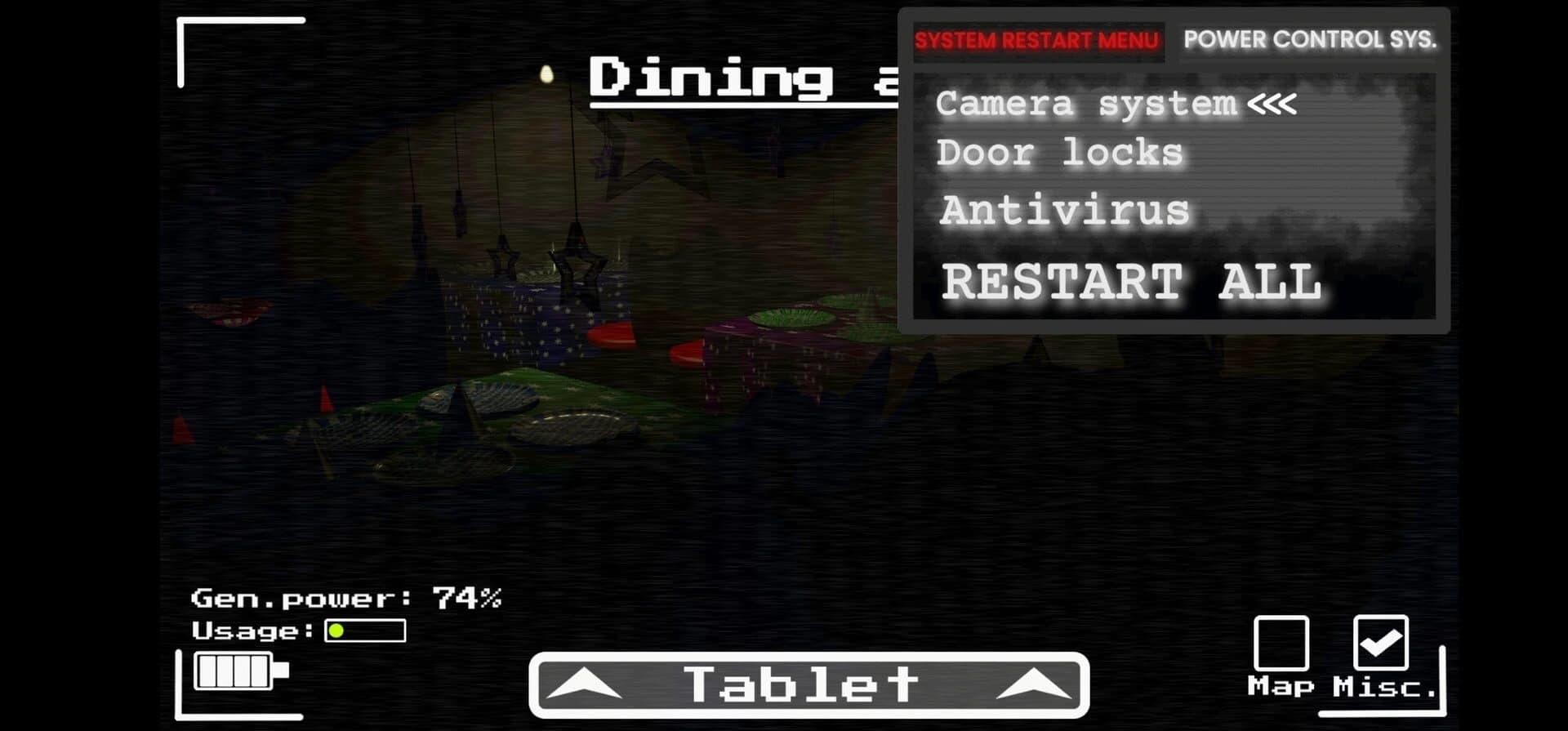Switch to the POWER CONTROL SYS. header
1568x731 pixels.
[x=1311, y=39]
